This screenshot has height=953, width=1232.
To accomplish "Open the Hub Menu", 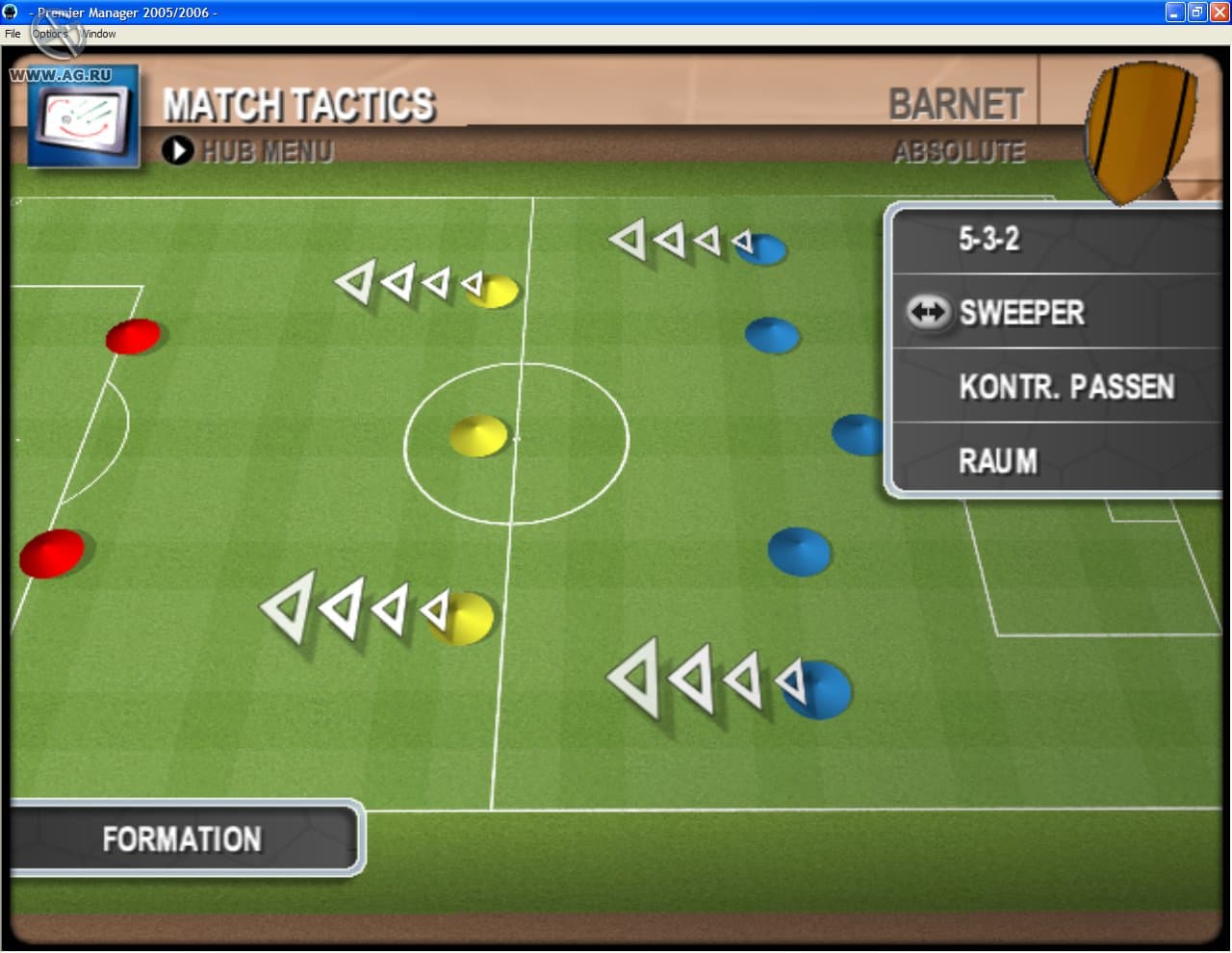I will pyautogui.click(x=248, y=151).
